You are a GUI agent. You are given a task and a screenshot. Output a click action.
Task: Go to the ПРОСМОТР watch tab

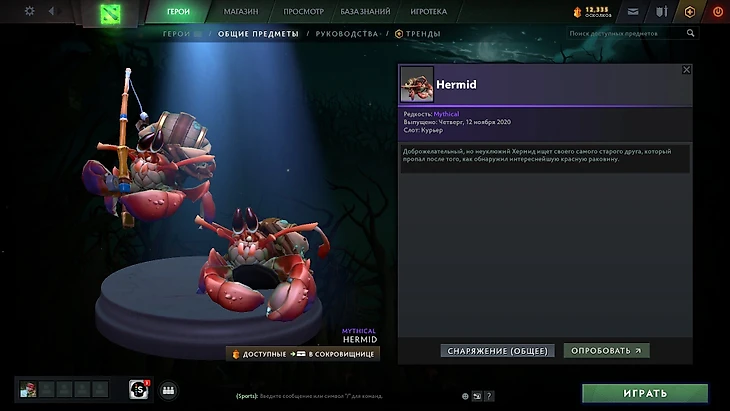pos(303,12)
